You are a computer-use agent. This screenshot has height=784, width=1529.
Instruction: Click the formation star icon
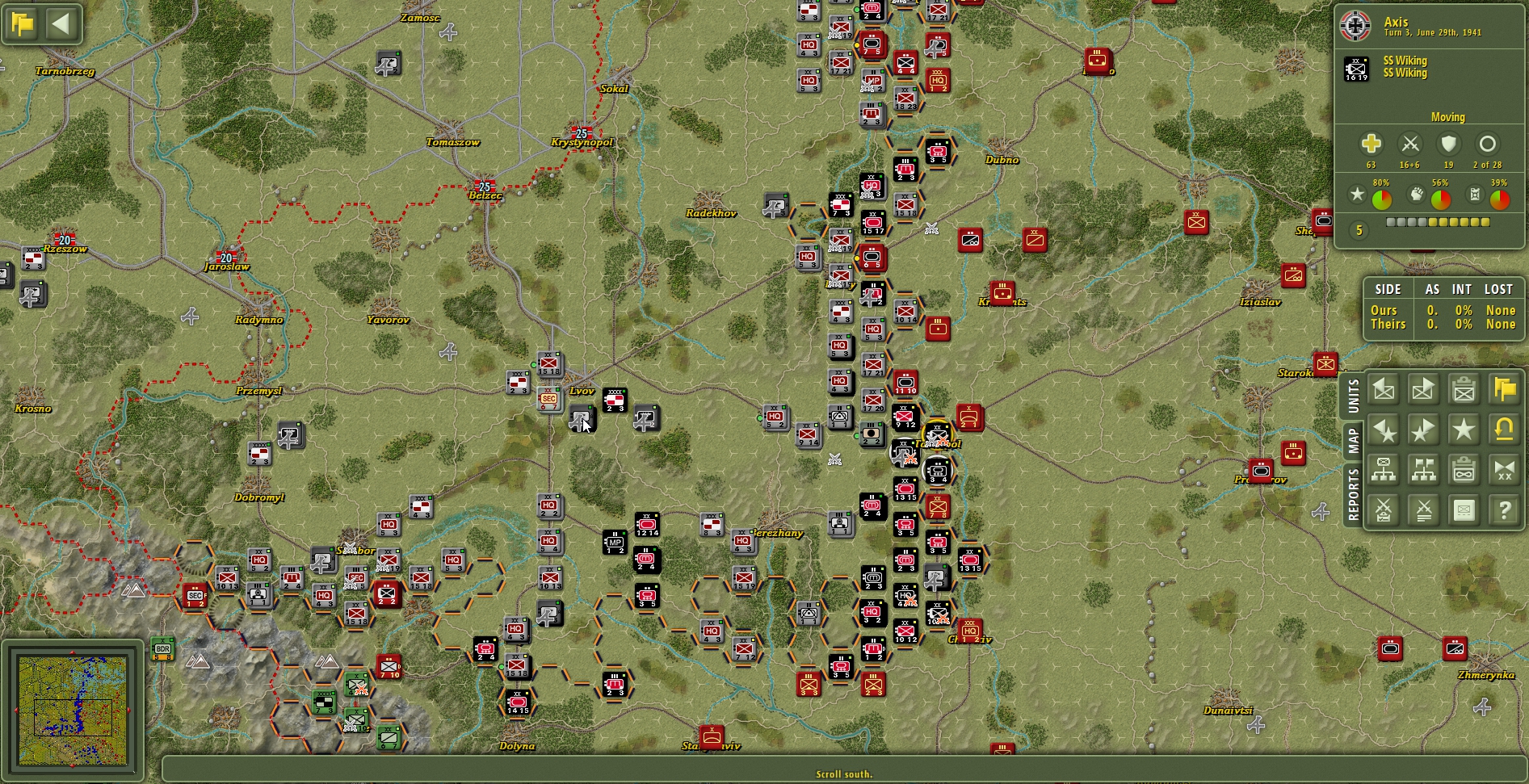1464,430
